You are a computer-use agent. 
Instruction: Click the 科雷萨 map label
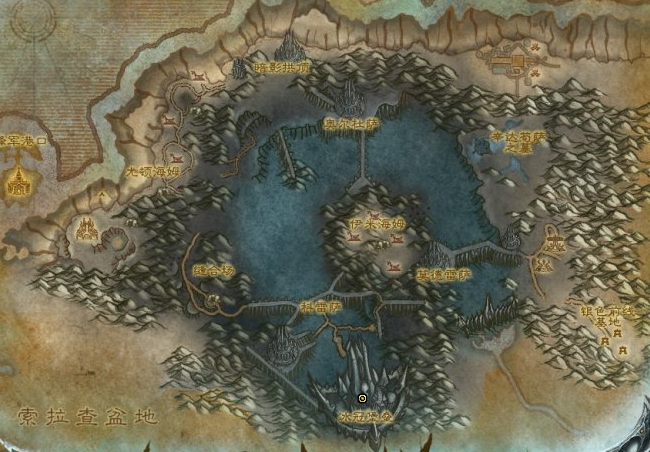(321, 307)
